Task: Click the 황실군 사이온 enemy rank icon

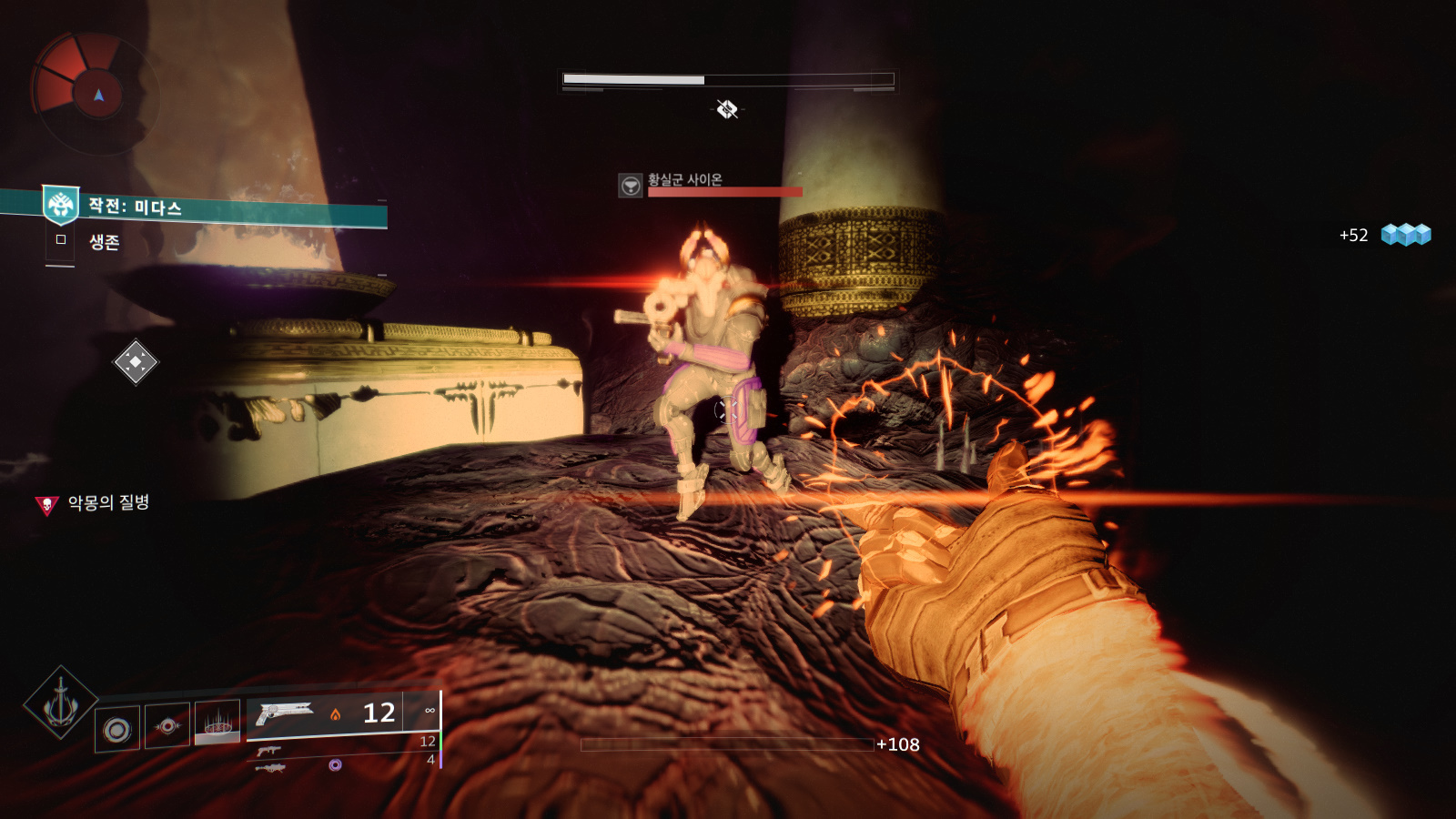Action: coord(630,186)
